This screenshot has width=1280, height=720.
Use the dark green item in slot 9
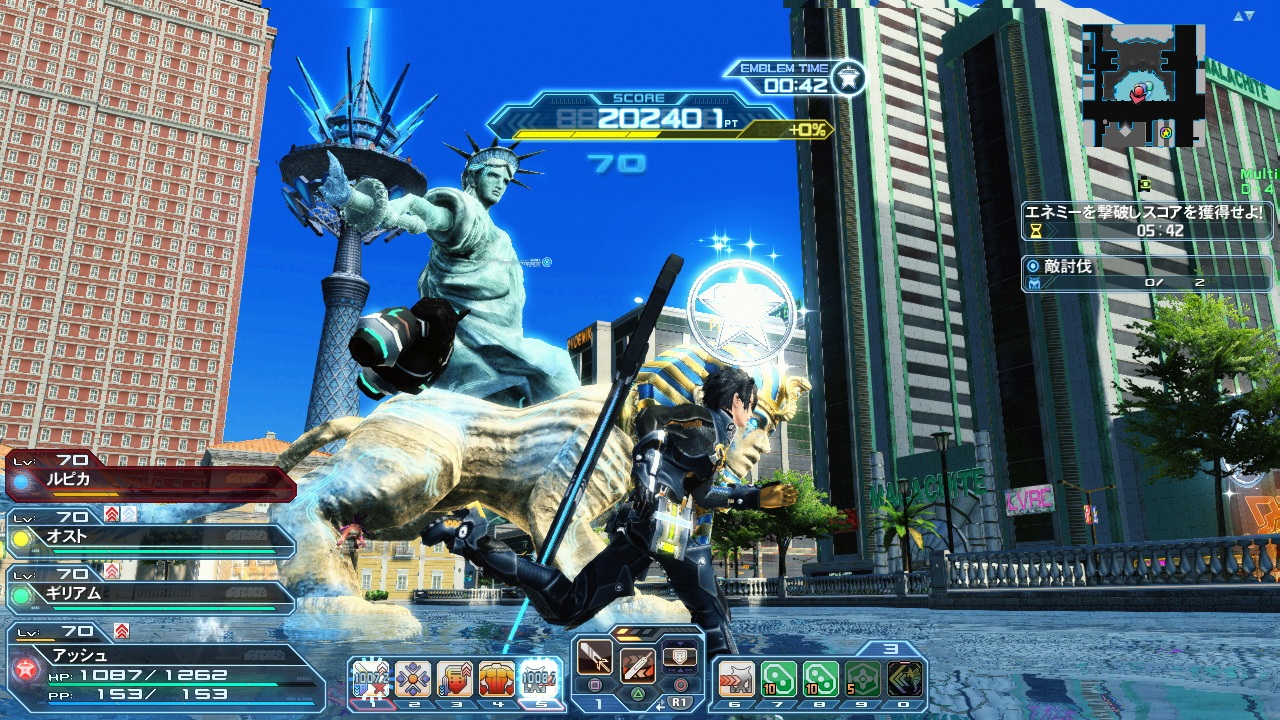click(862, 680)
